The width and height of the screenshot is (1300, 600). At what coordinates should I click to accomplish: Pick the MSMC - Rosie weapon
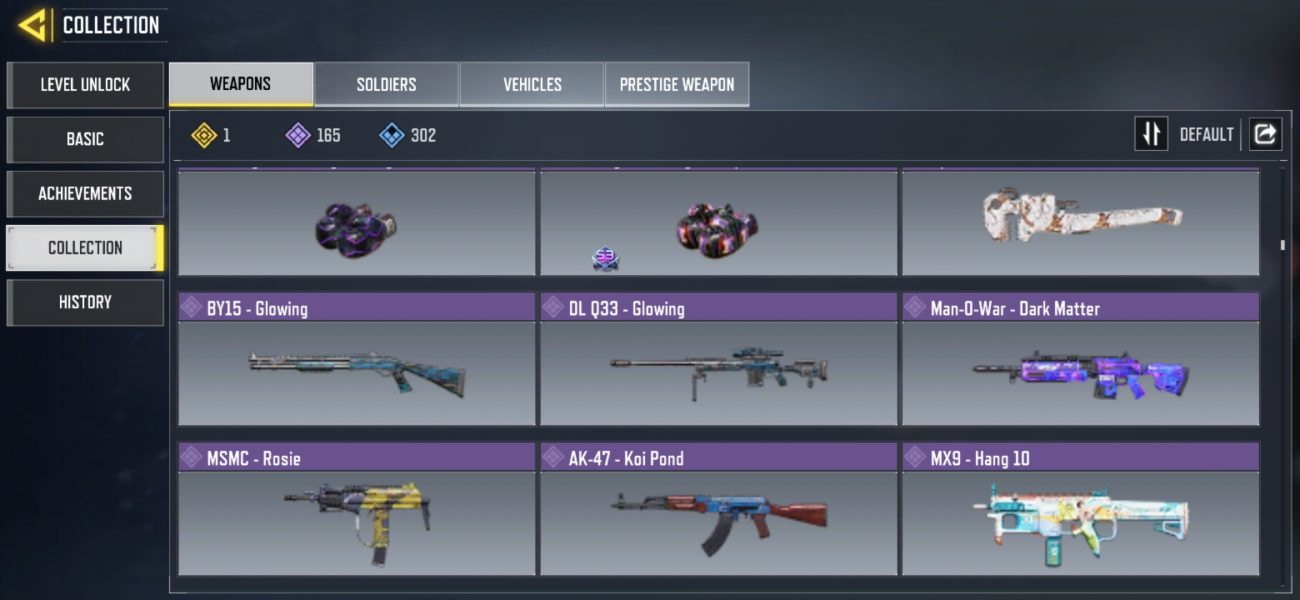[x=357, y=510]
